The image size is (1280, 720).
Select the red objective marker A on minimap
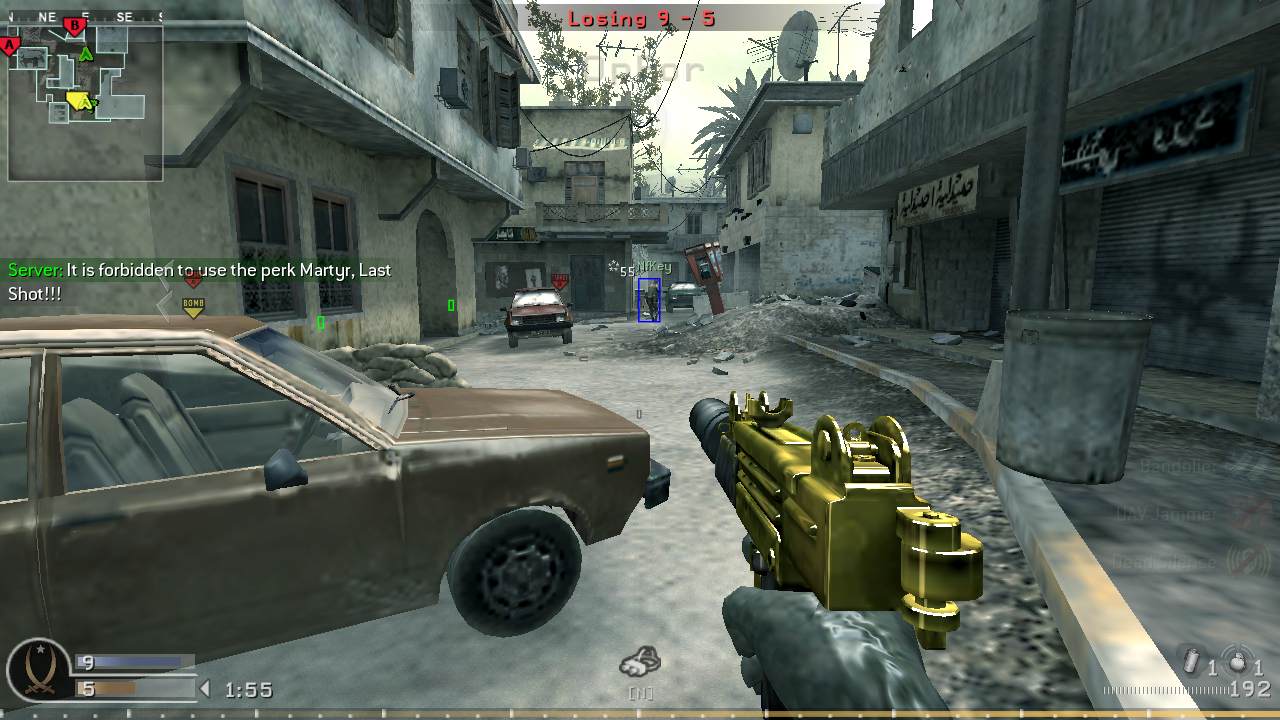coord(9,44)
